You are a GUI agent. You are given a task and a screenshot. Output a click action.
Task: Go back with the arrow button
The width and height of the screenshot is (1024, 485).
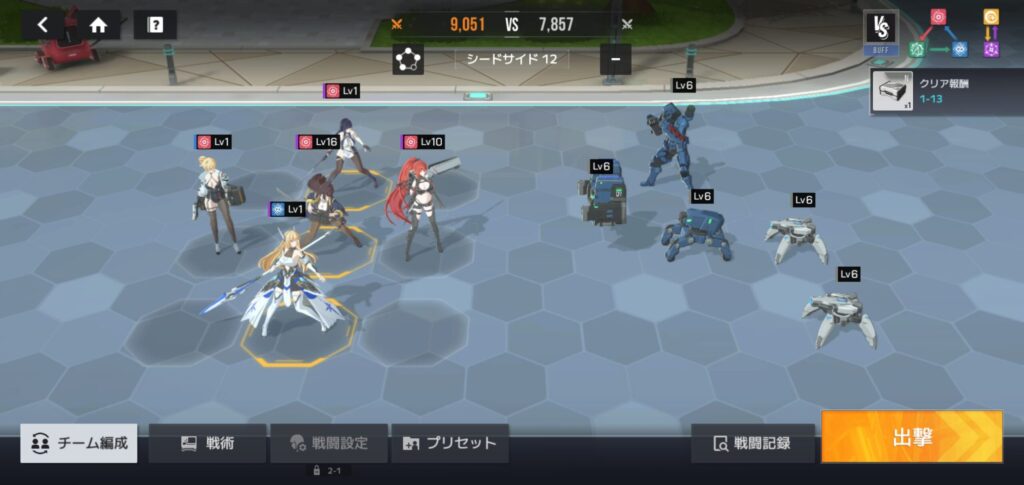(x=42, y=25)
